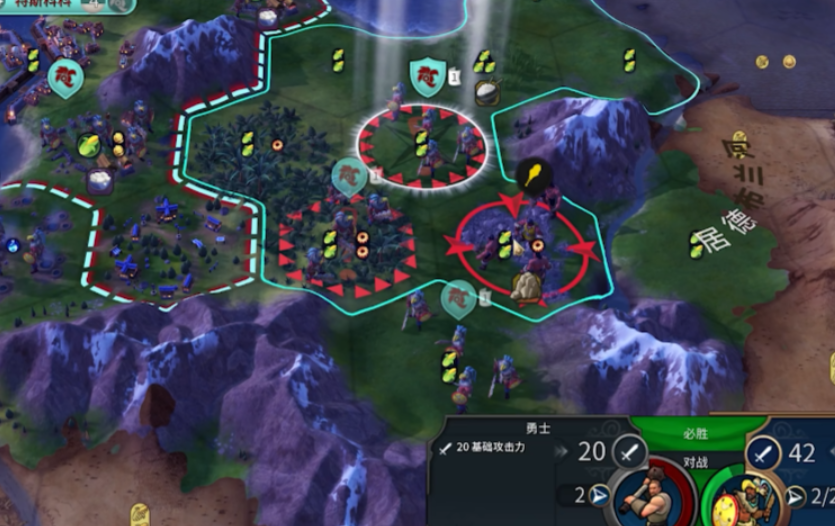Click the black enemy flag with yellow club

coord(533,175)
